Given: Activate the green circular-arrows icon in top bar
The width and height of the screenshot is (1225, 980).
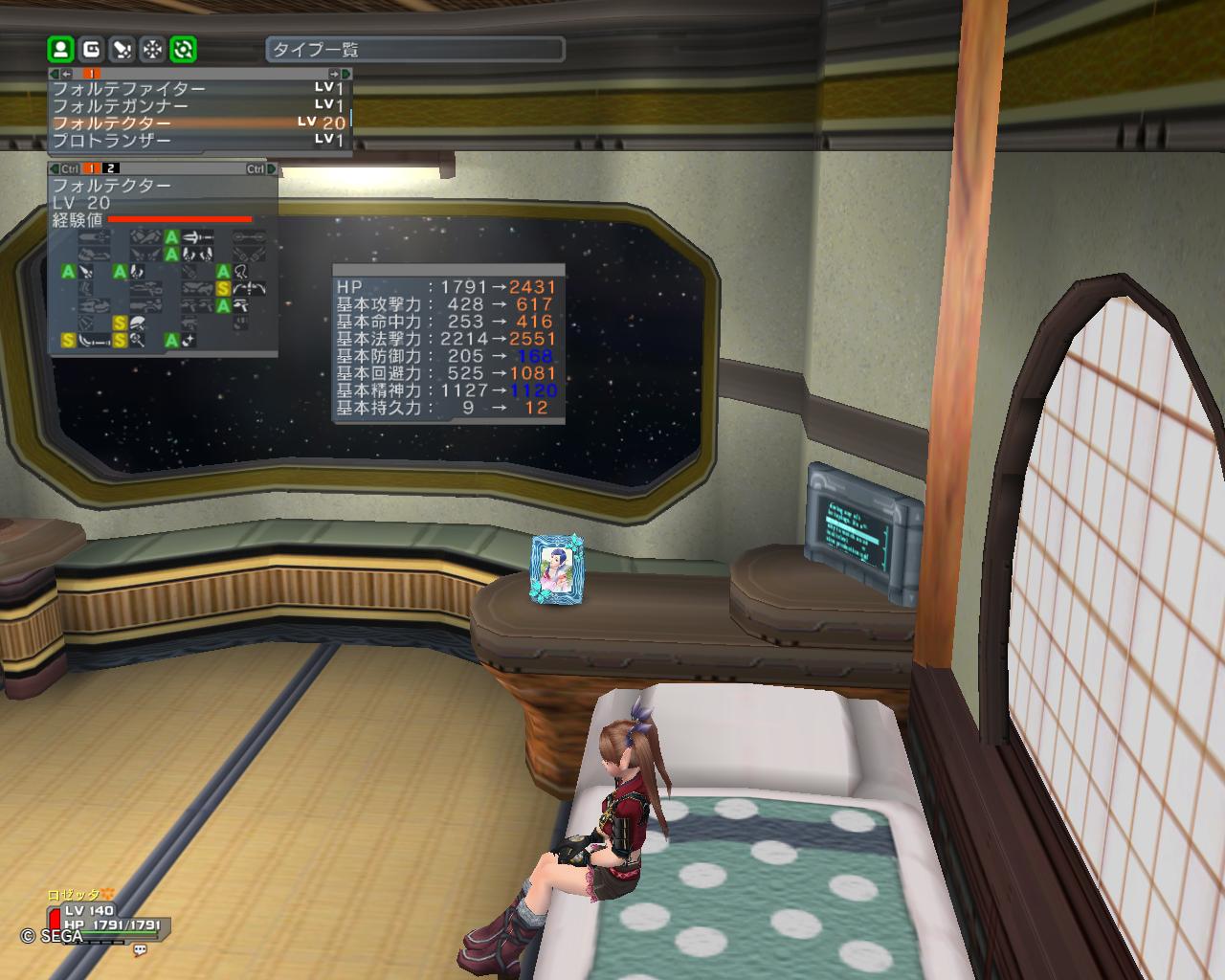Looking at the screenshot, I should [183, 49].
